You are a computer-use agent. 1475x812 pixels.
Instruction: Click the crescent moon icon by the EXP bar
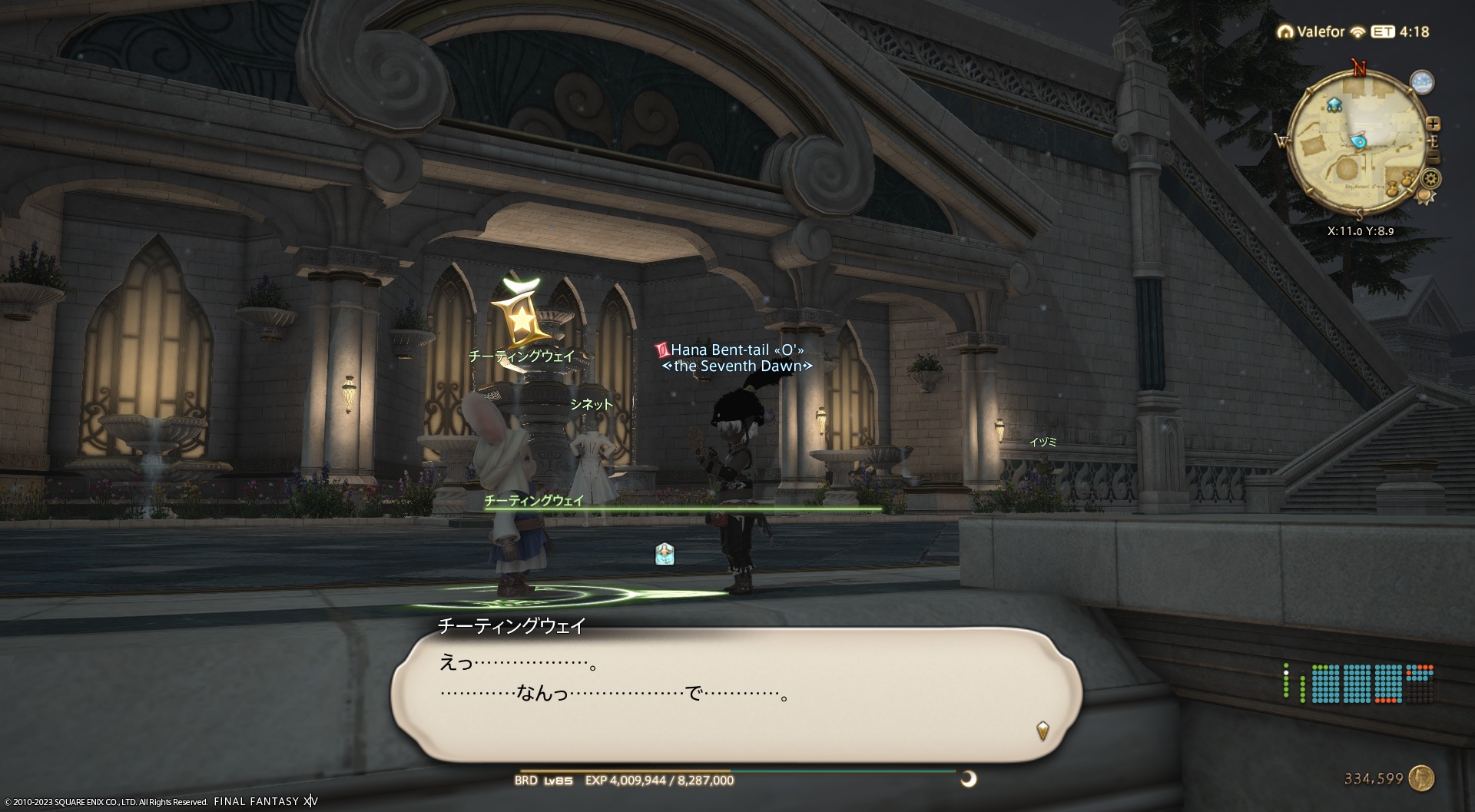click(969, 779)
